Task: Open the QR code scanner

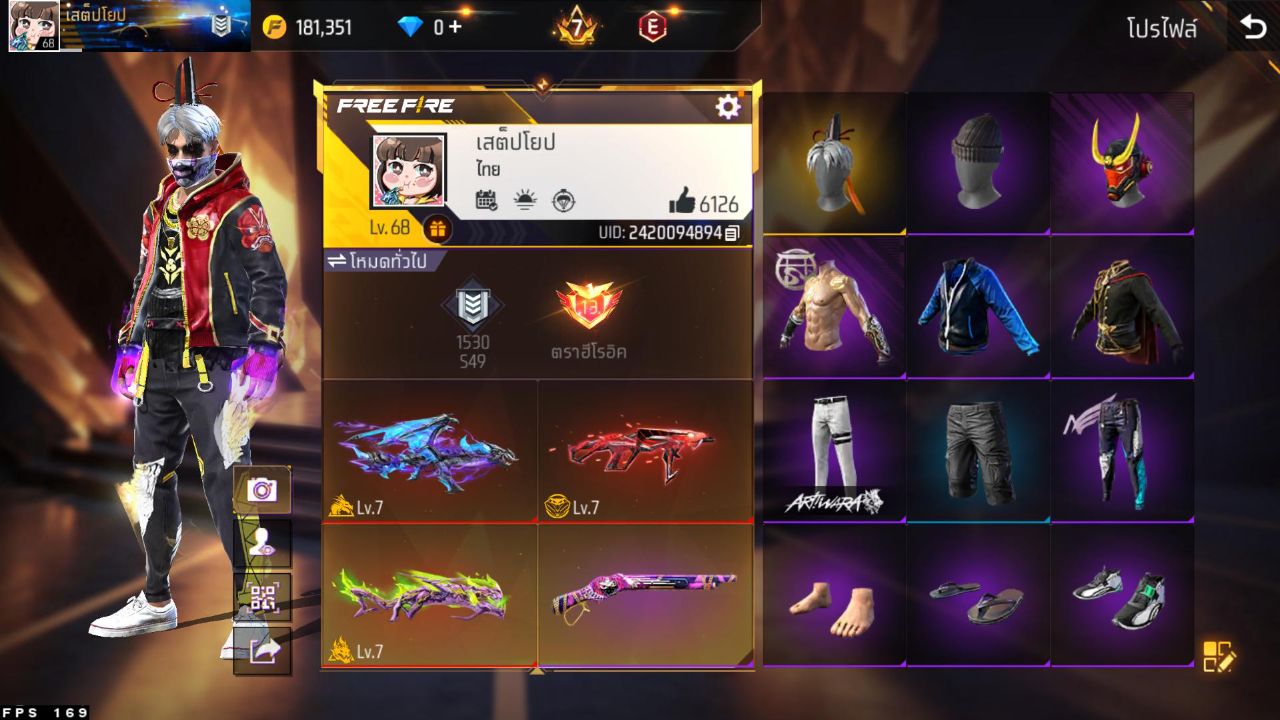Action: tap(262, 596)
